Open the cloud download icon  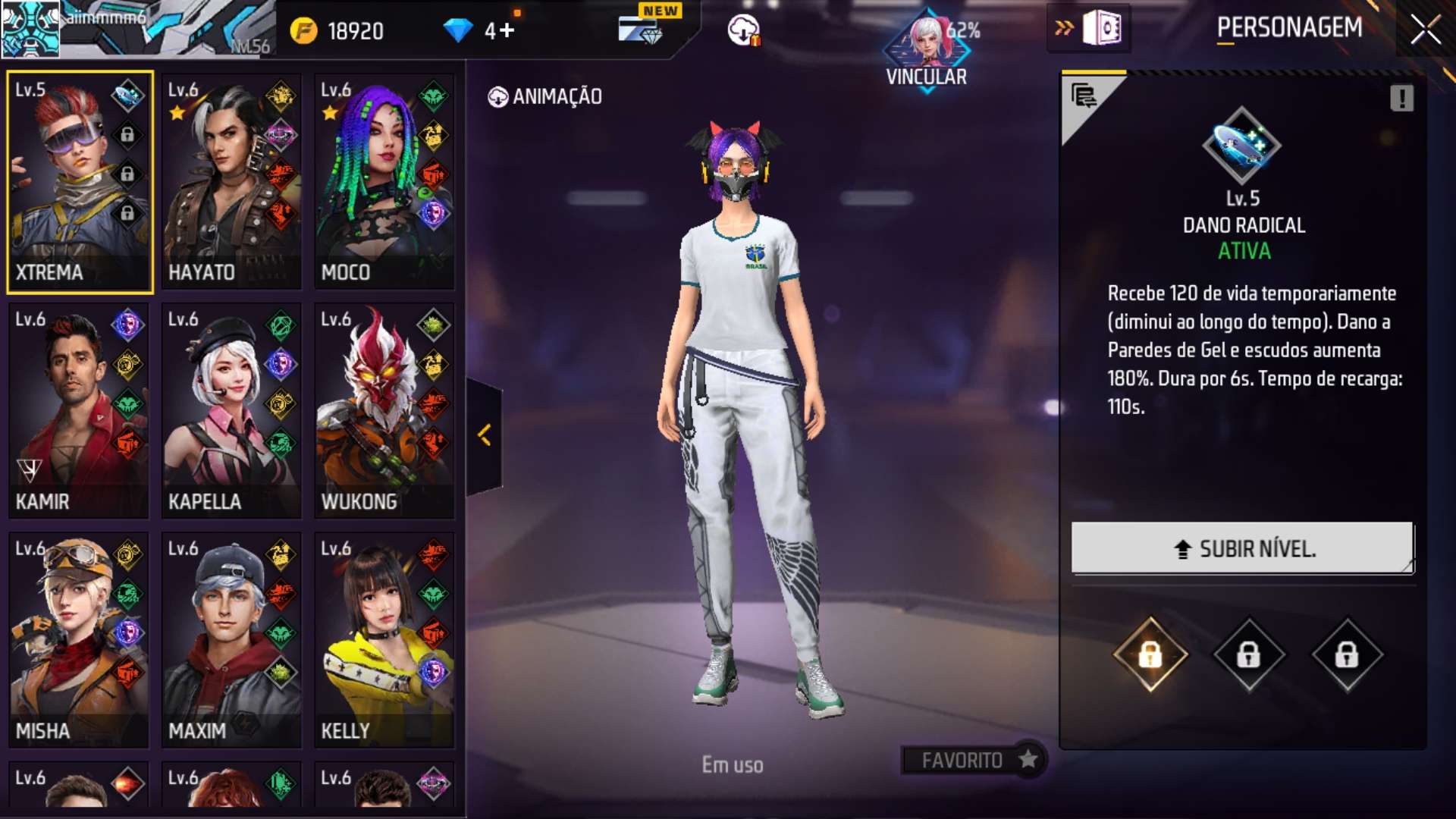pyautogui.click(x=744, y=30)
